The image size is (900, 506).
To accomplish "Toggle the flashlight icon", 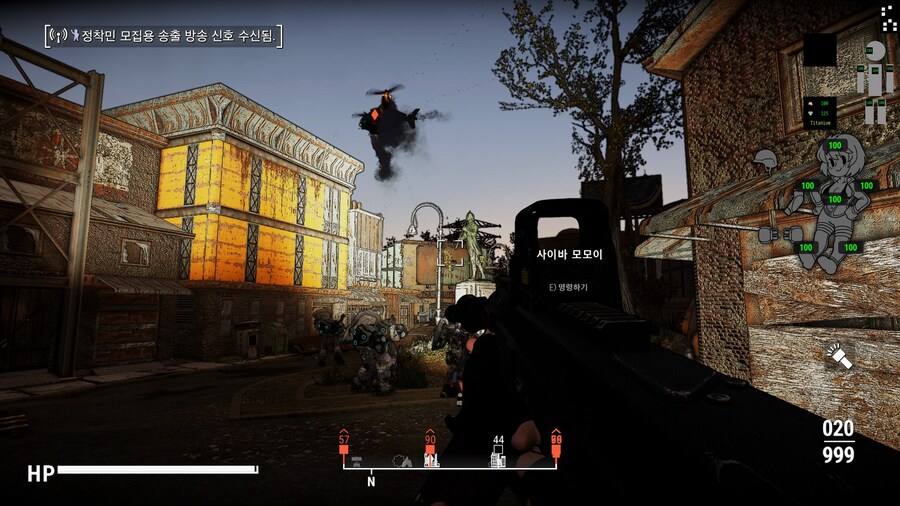I will click(x=838, y=355).
